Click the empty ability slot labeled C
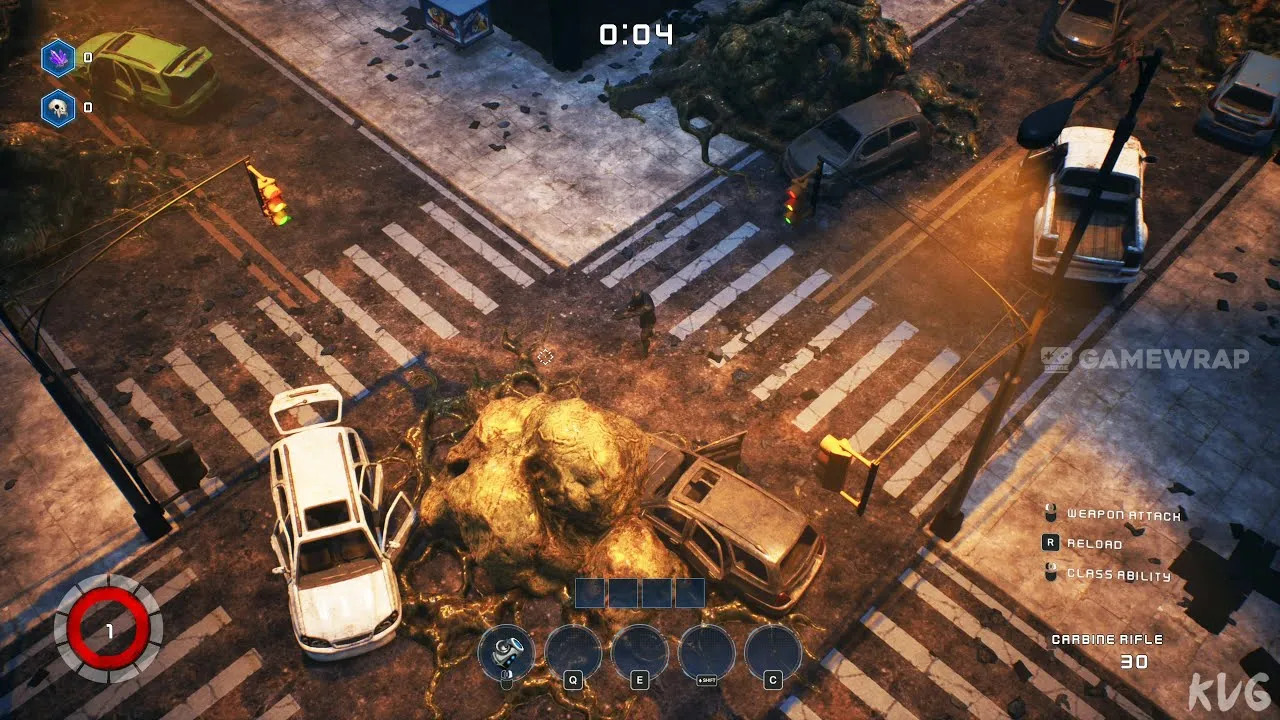 click(773, 652)
